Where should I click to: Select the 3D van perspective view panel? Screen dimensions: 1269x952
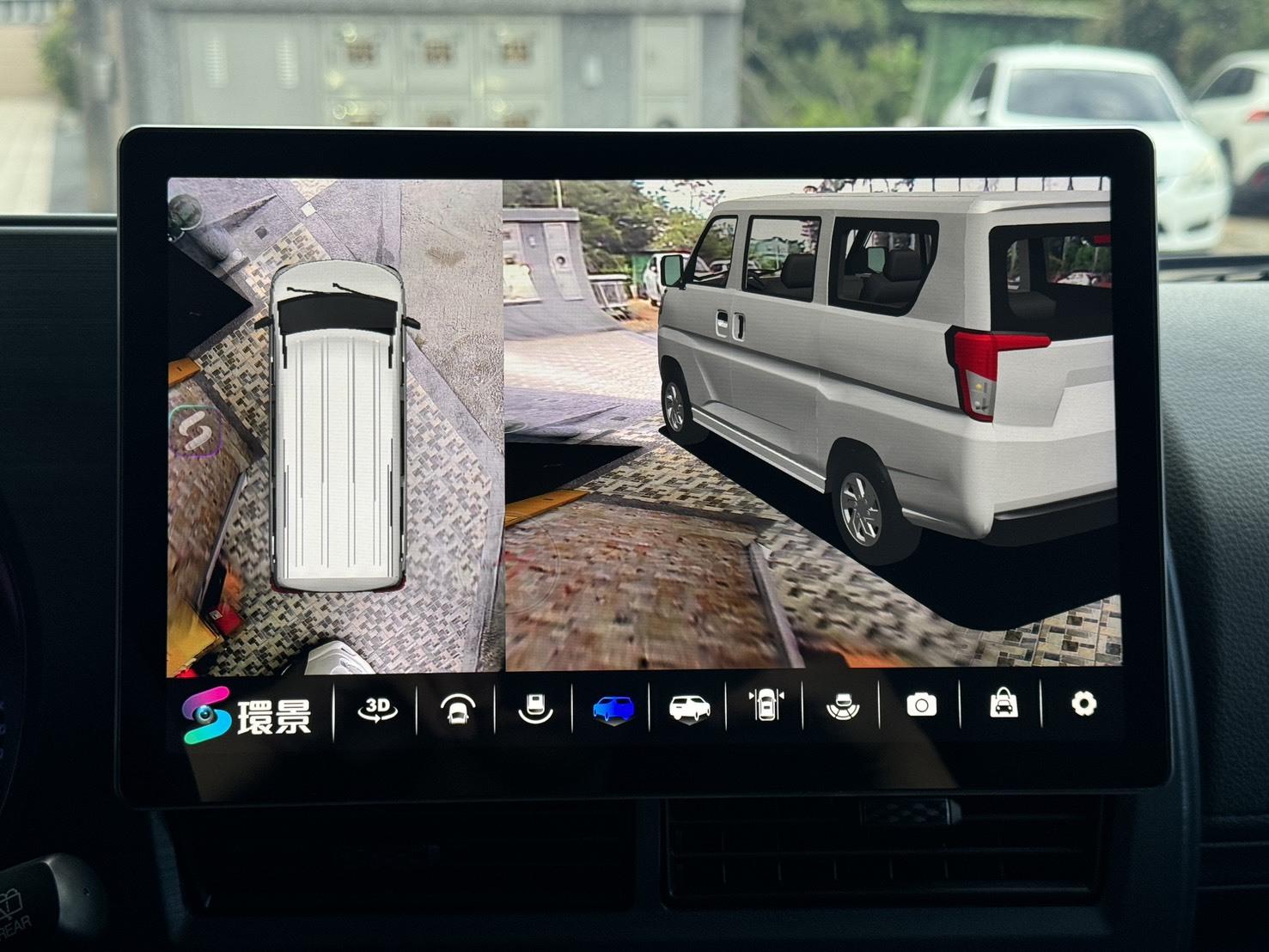pyautogui.click(x=812, y=424)
